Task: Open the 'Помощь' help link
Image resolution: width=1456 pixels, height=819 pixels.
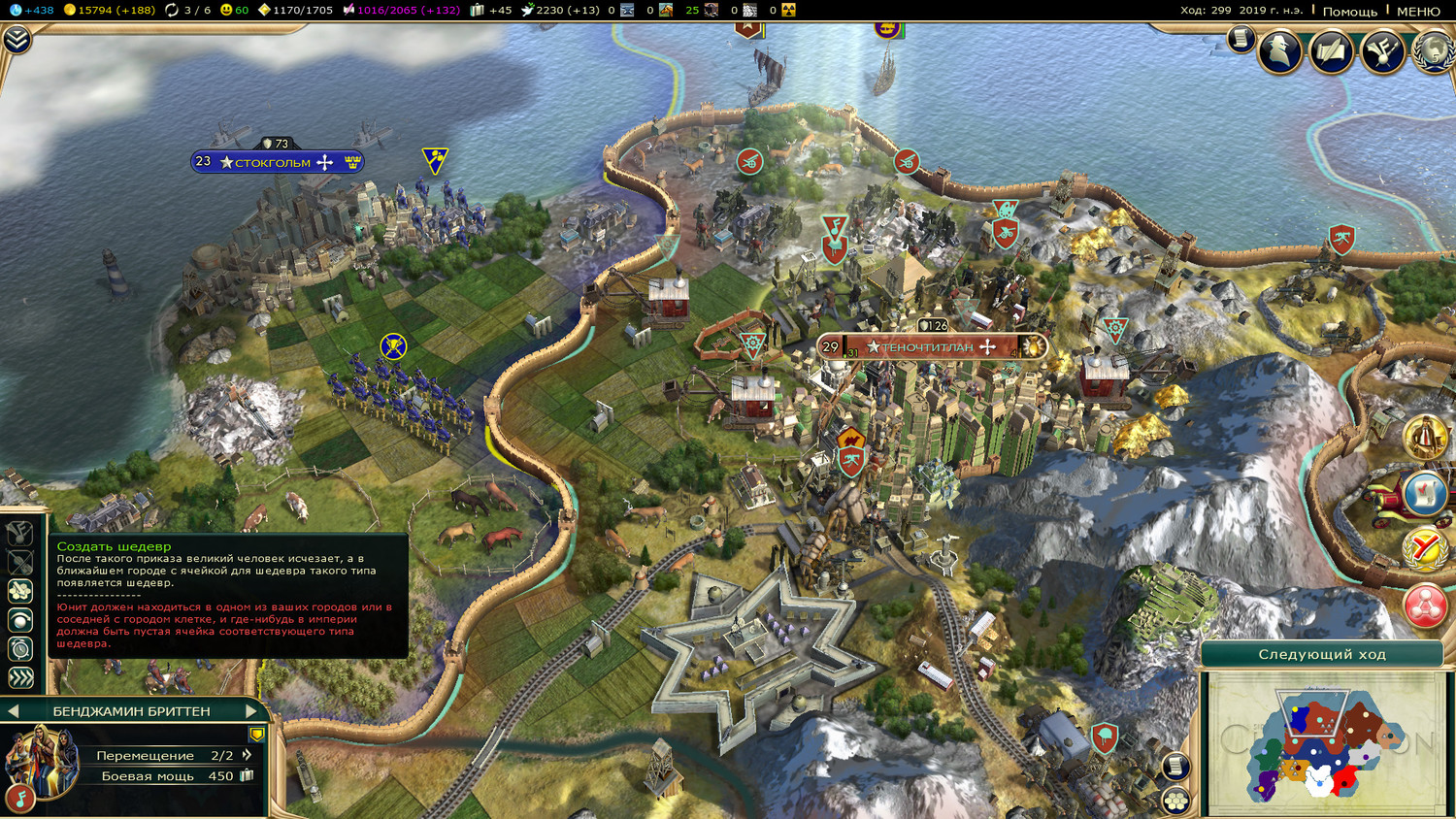Action: tap(1349, 11)
